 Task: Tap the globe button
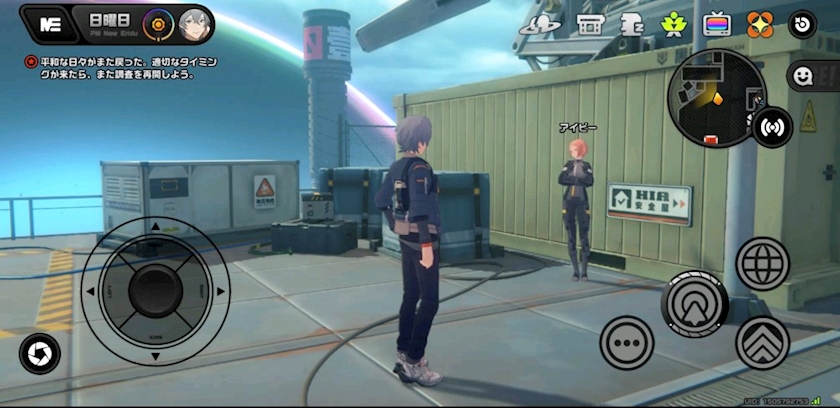pos(763,264)
